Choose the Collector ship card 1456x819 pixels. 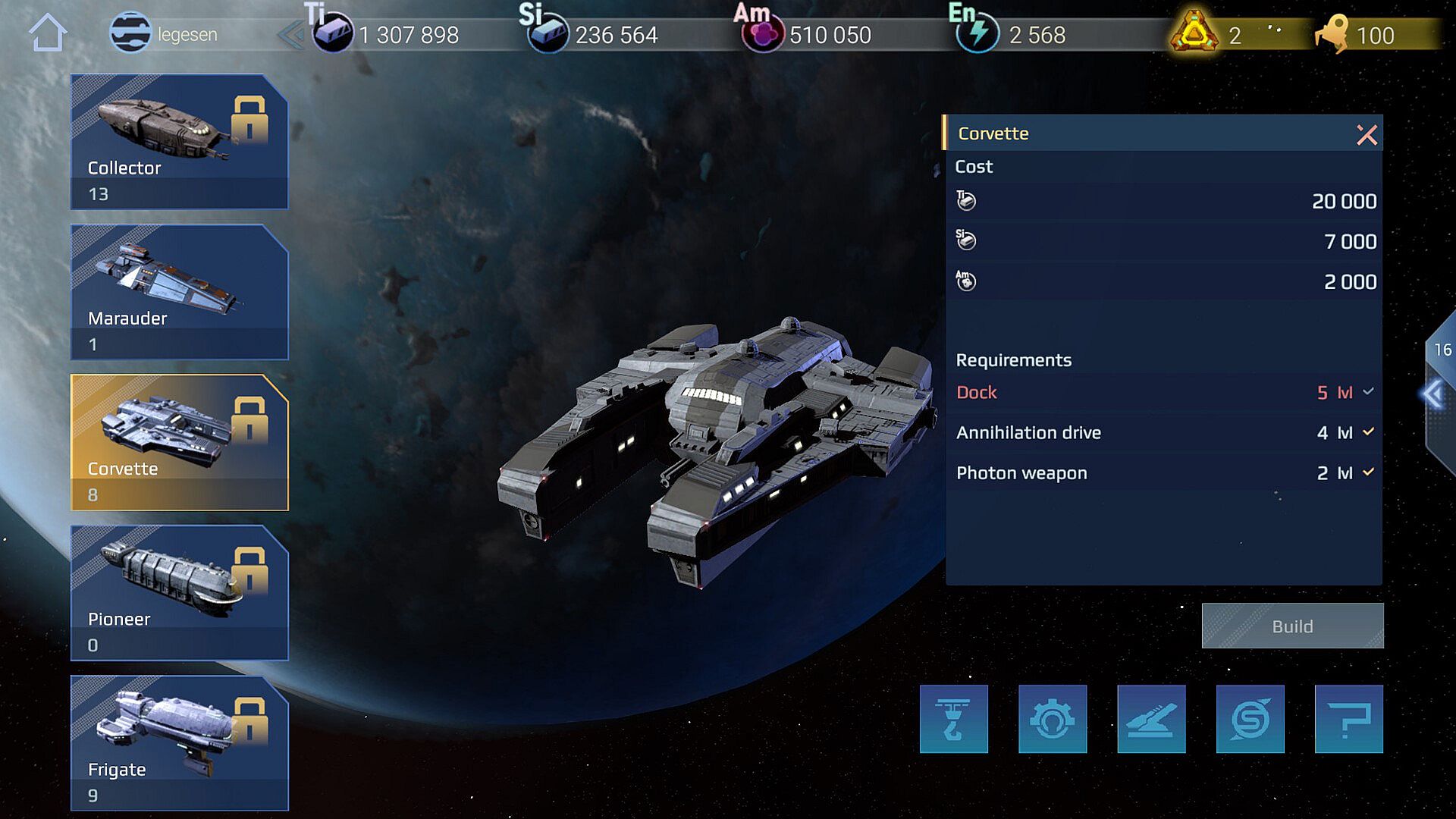179,141
